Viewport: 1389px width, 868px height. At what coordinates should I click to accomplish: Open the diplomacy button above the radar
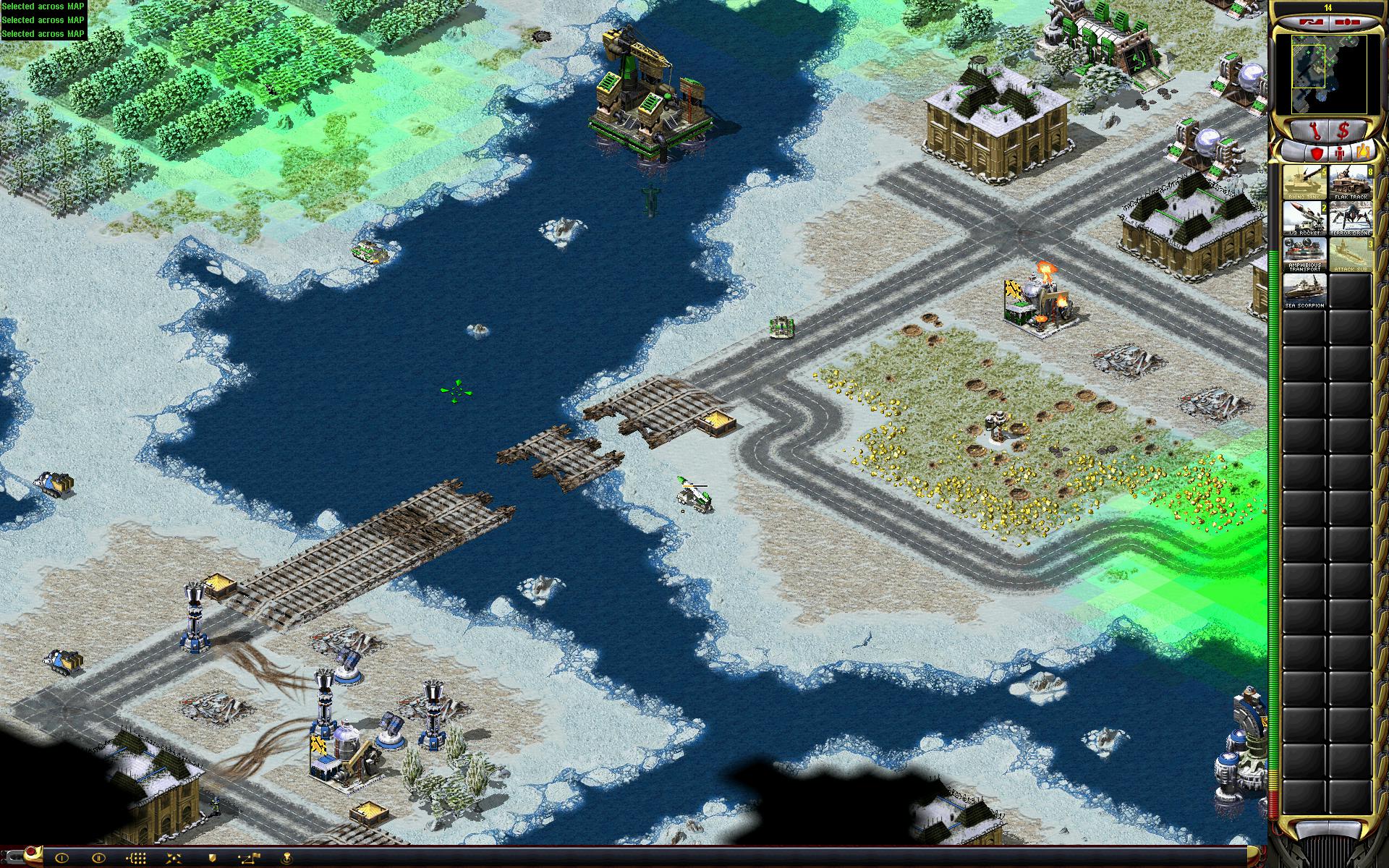(x=1309, y=22)
